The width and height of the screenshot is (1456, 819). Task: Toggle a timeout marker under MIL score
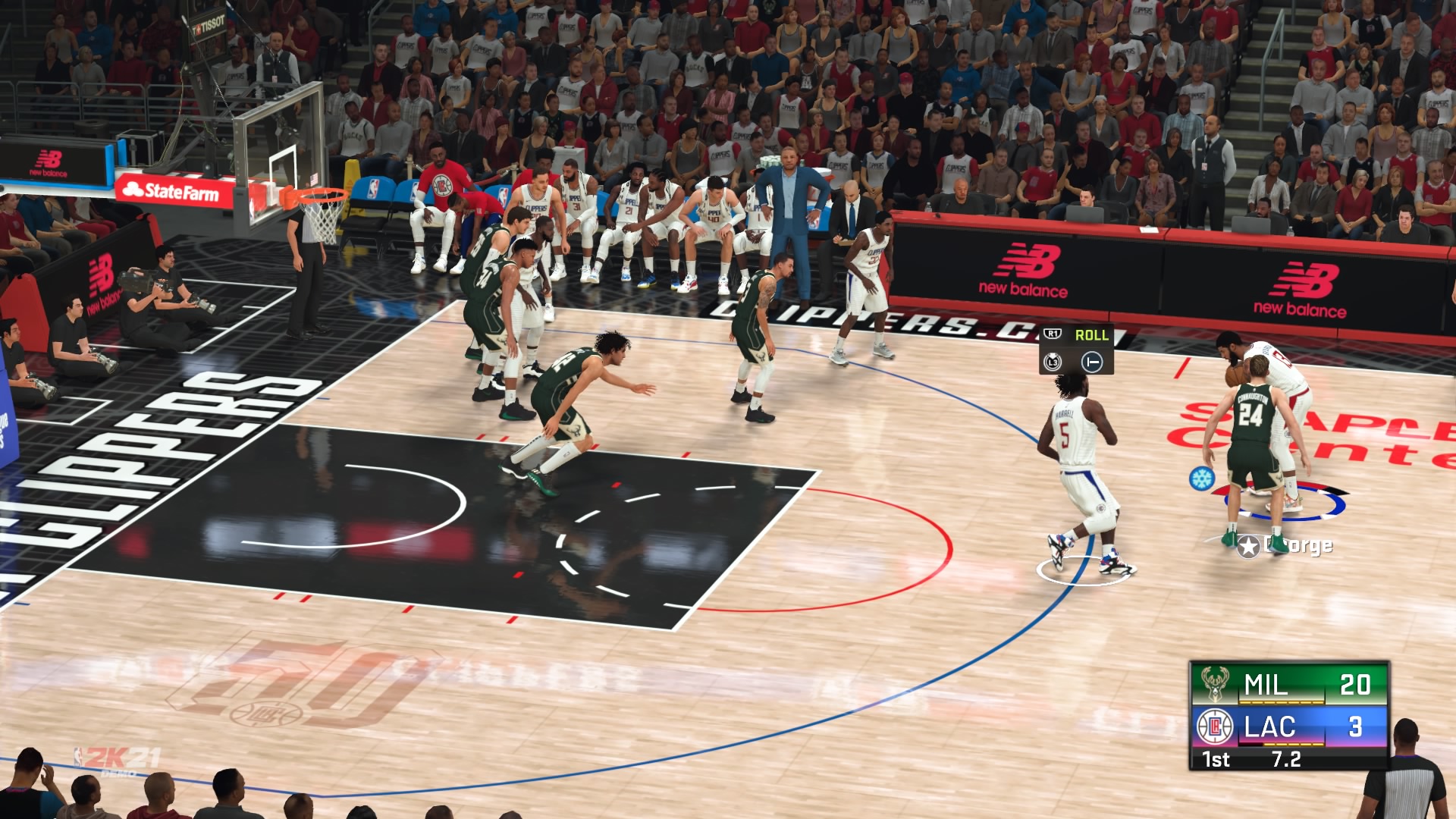pyautogui.click(x=1281, y=702)
